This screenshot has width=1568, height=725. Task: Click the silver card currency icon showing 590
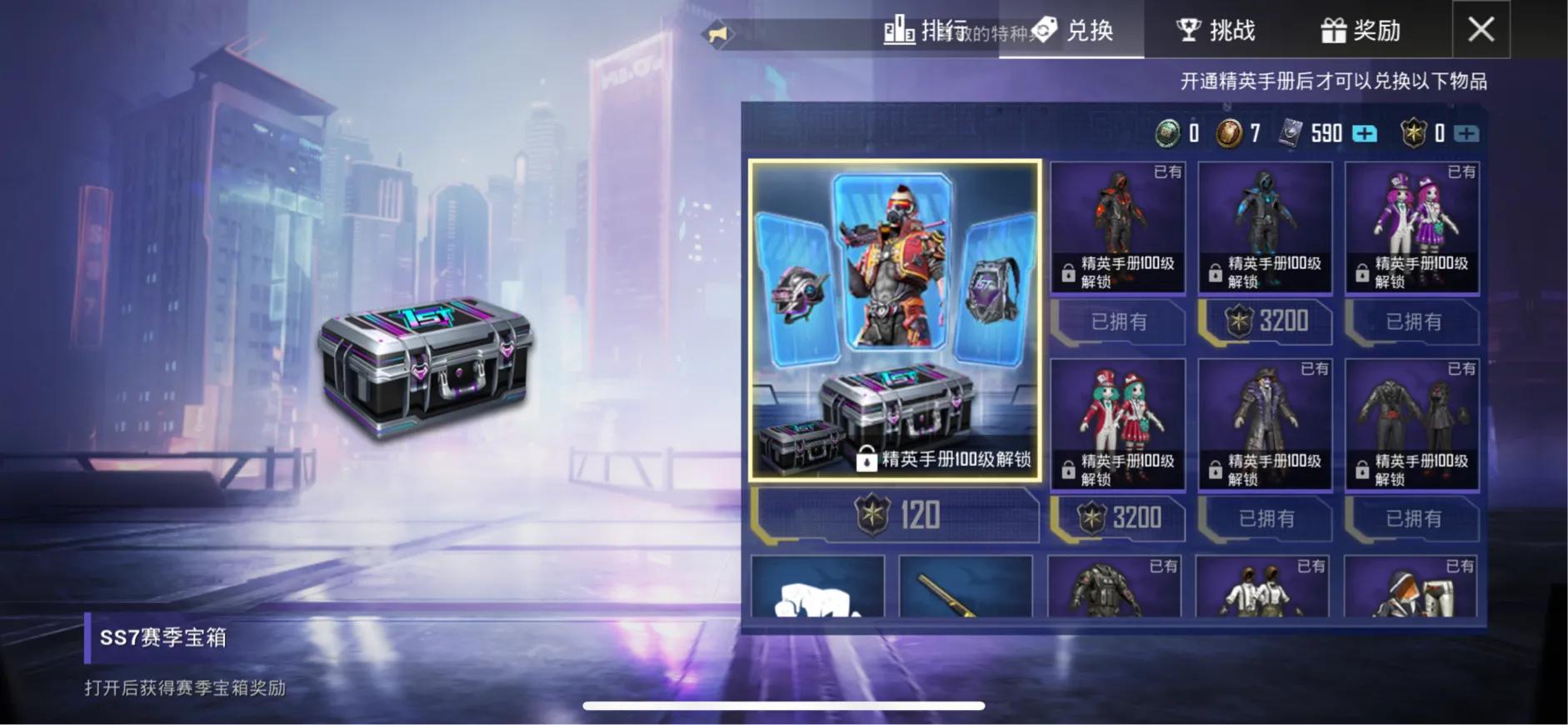[x=1290, y=133]
